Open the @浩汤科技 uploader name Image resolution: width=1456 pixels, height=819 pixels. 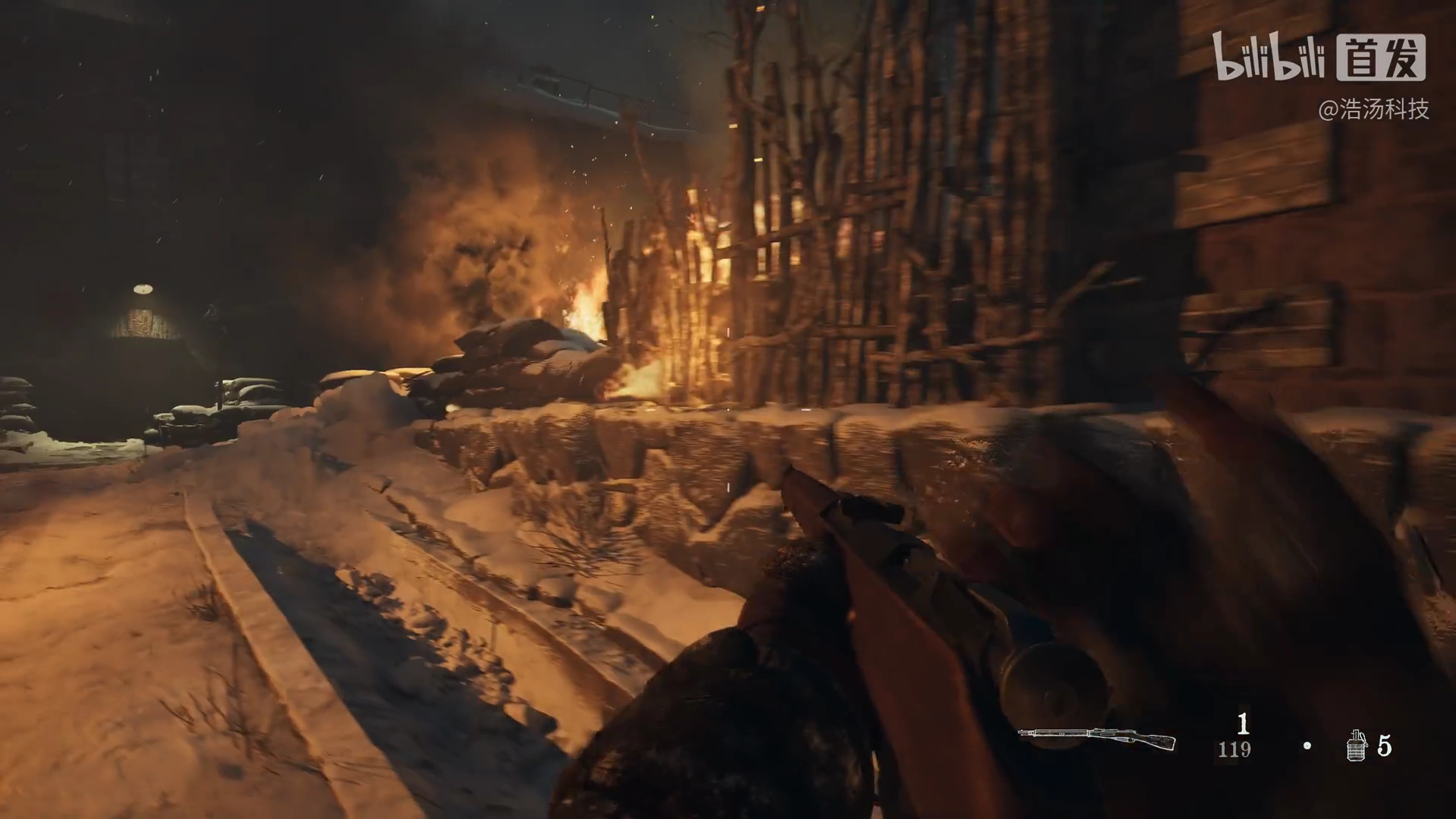point(1373,110)
